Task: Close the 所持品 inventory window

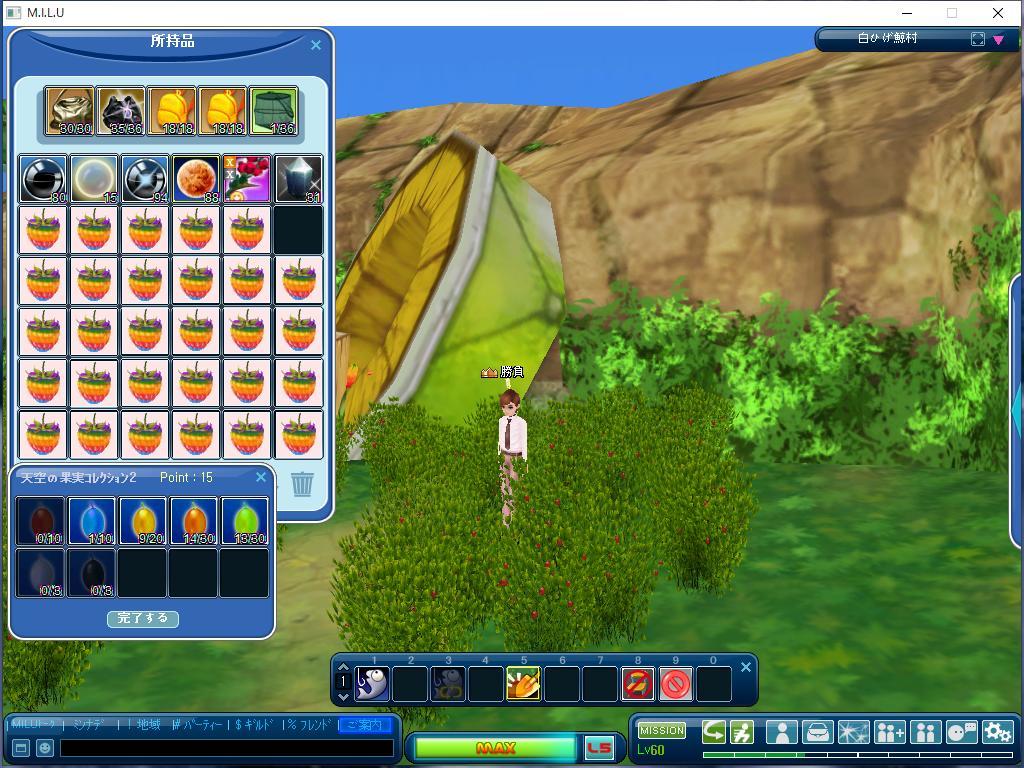Action: (x=316, y=45)
